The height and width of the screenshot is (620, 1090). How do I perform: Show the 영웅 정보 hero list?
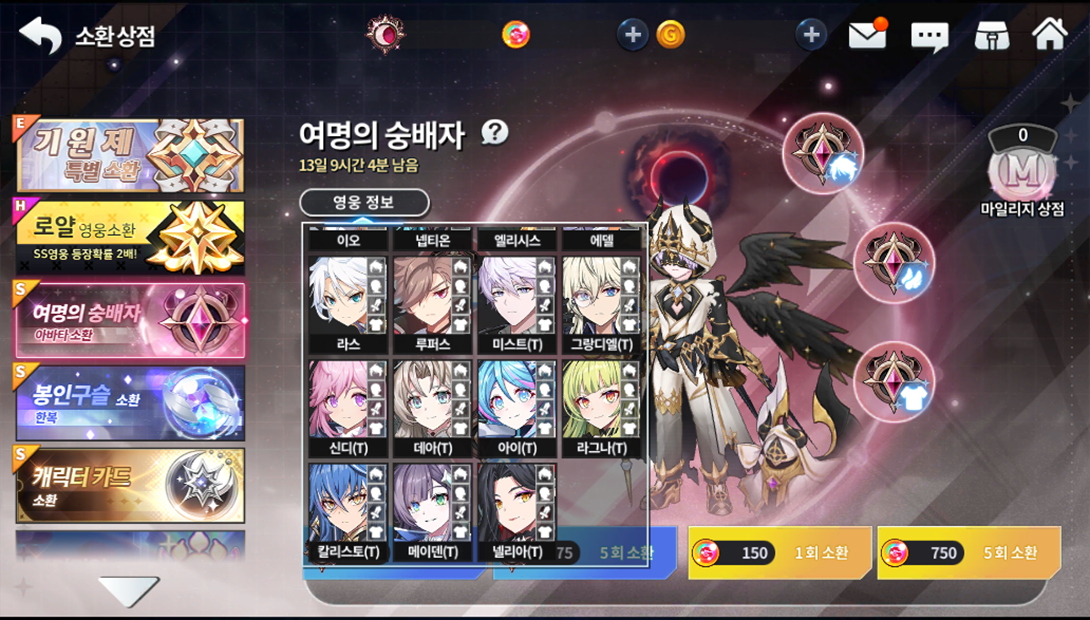pyautogui.click(x=364, y=203)
